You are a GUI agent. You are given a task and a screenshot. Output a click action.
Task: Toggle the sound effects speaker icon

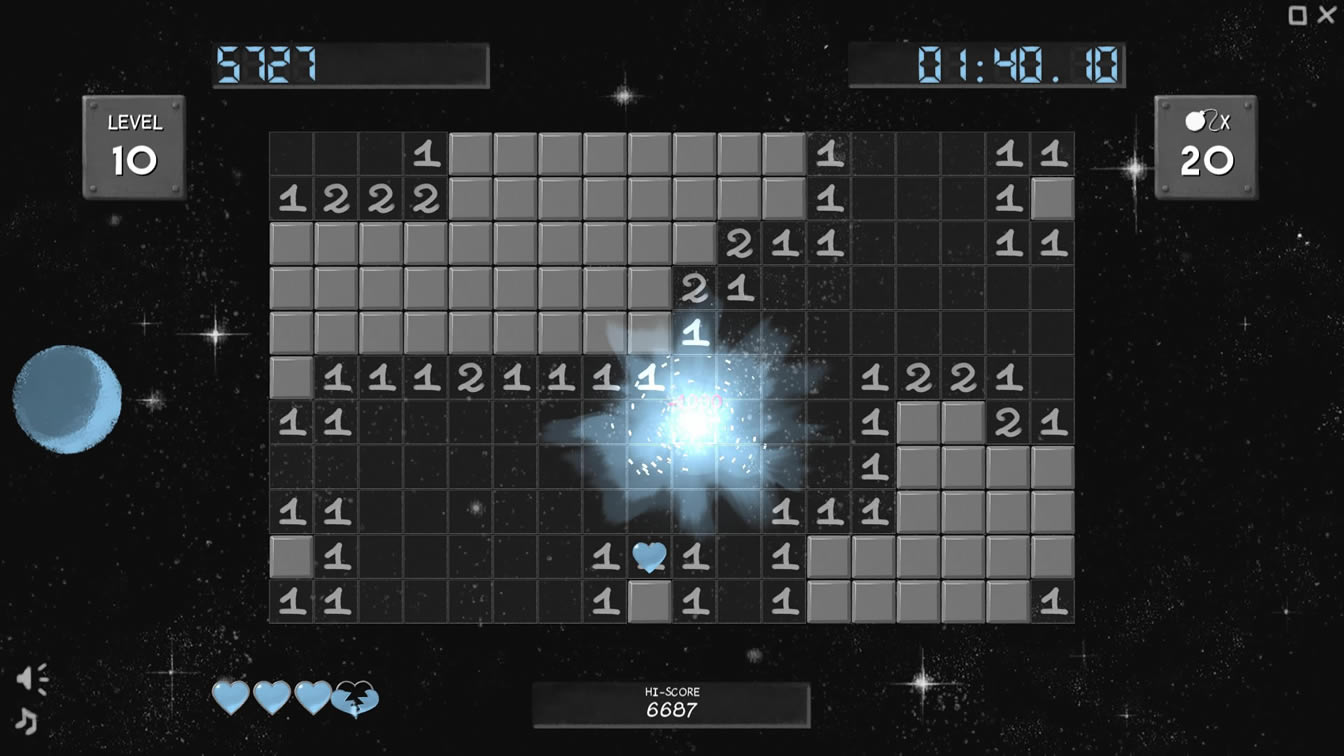pyautogui.click(x=31, y=680)
